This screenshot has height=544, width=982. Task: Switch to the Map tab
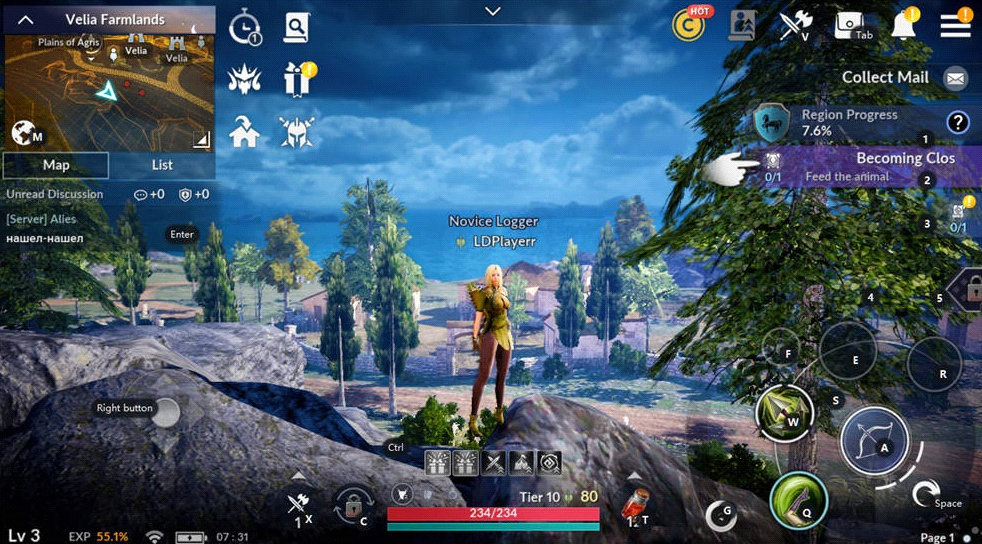coord(56,165)
